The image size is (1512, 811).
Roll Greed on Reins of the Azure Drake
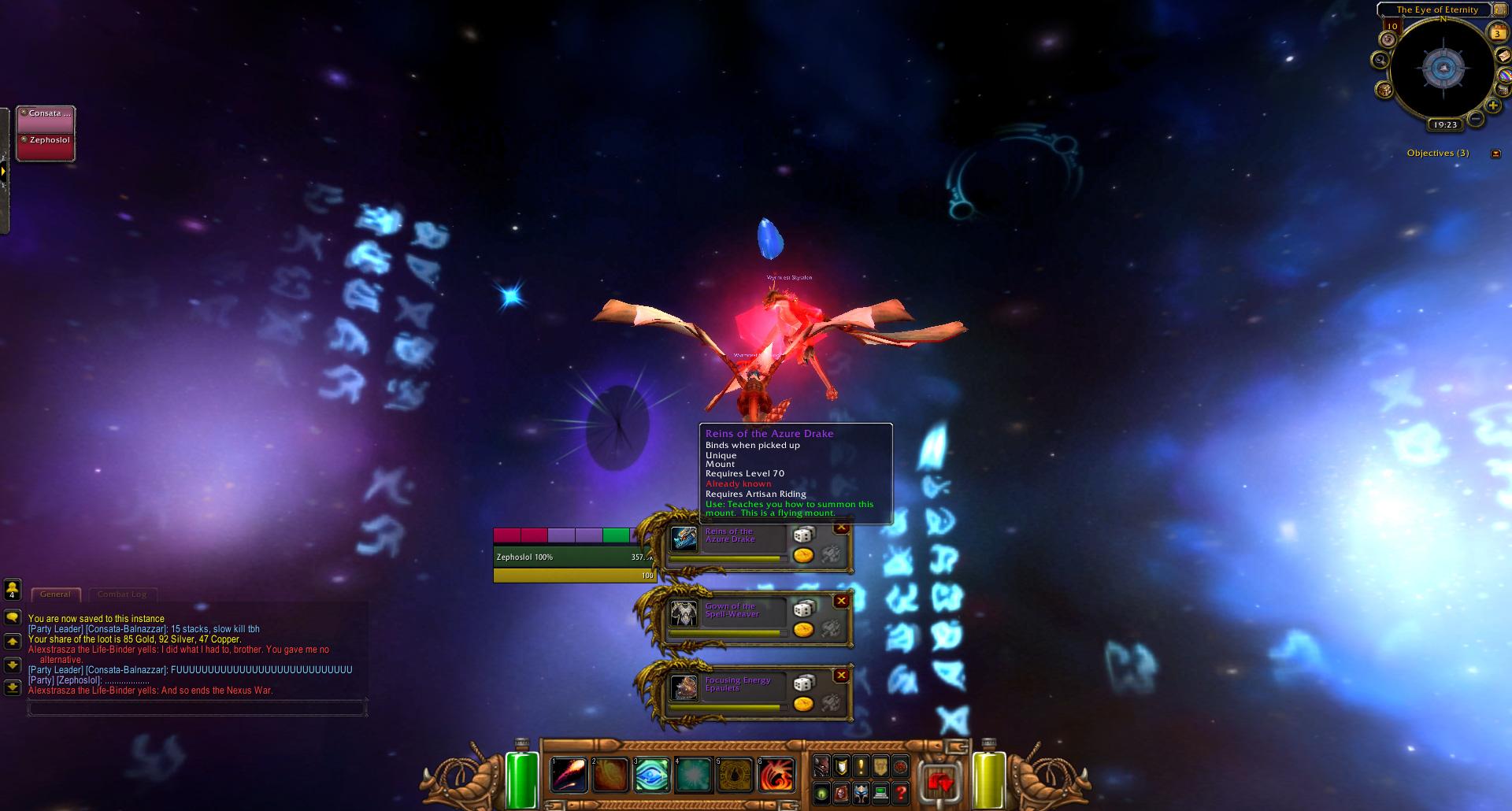coord(803,555)
